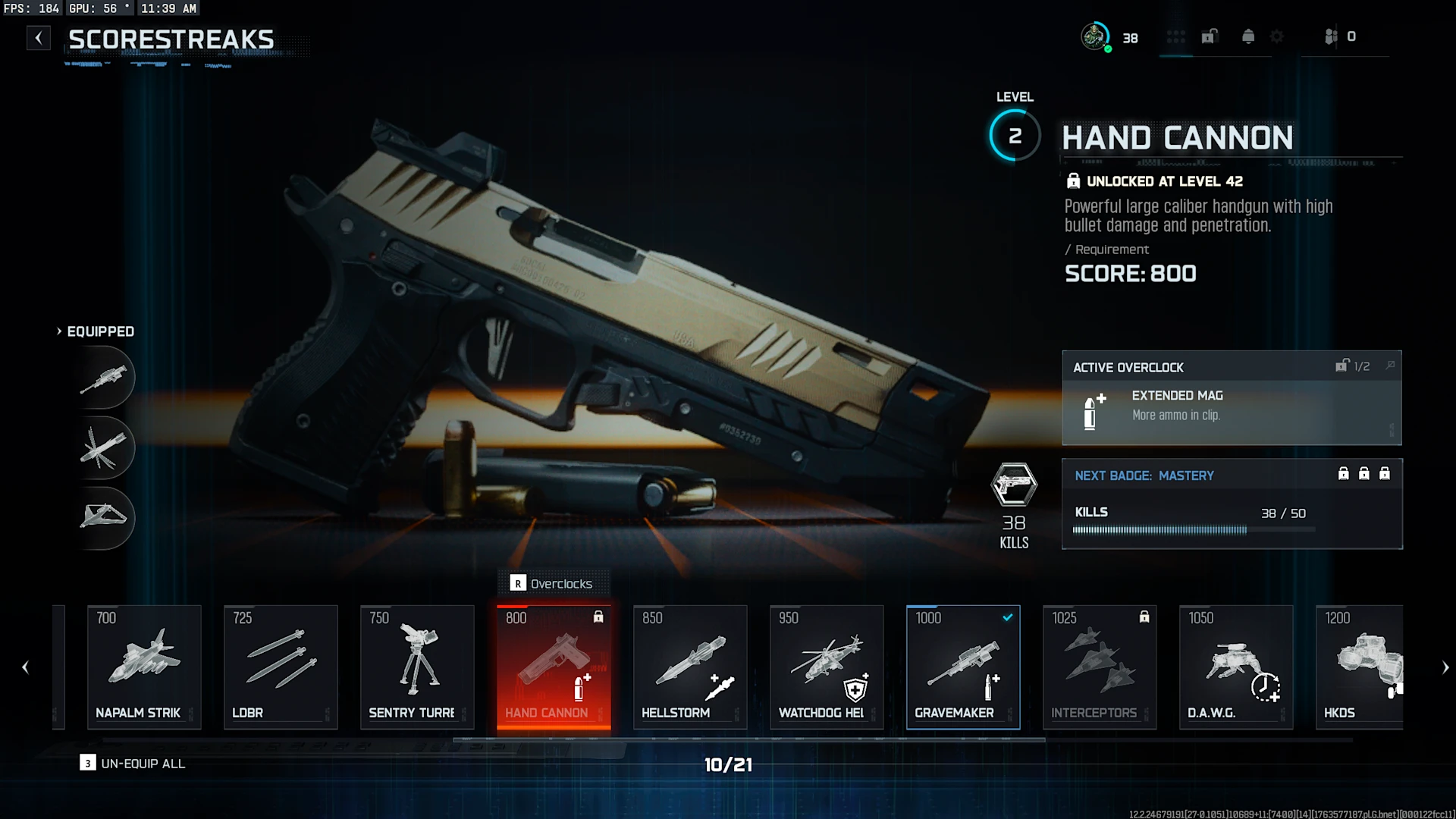Open the settings gear icon
Image resolution: width=1456 pixels, height=819 pixels.
coord(1277,36)
